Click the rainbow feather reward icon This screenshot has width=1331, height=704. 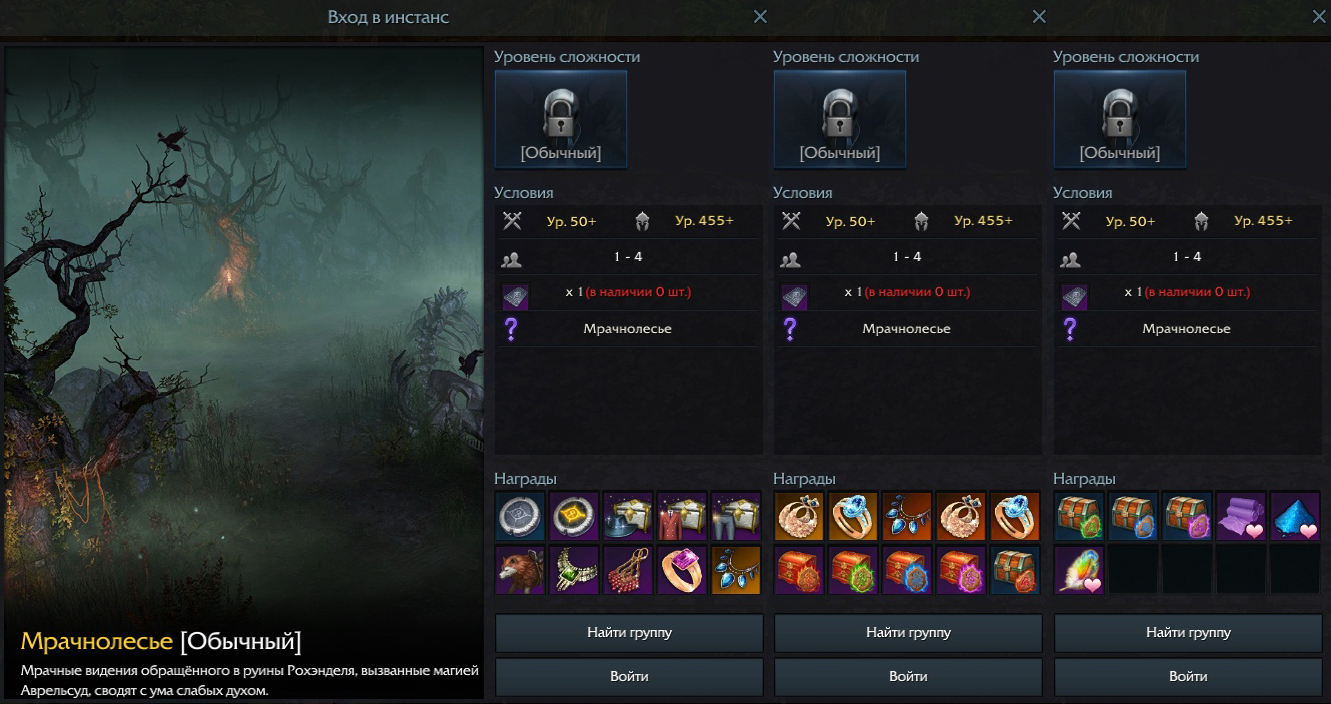1079,570
